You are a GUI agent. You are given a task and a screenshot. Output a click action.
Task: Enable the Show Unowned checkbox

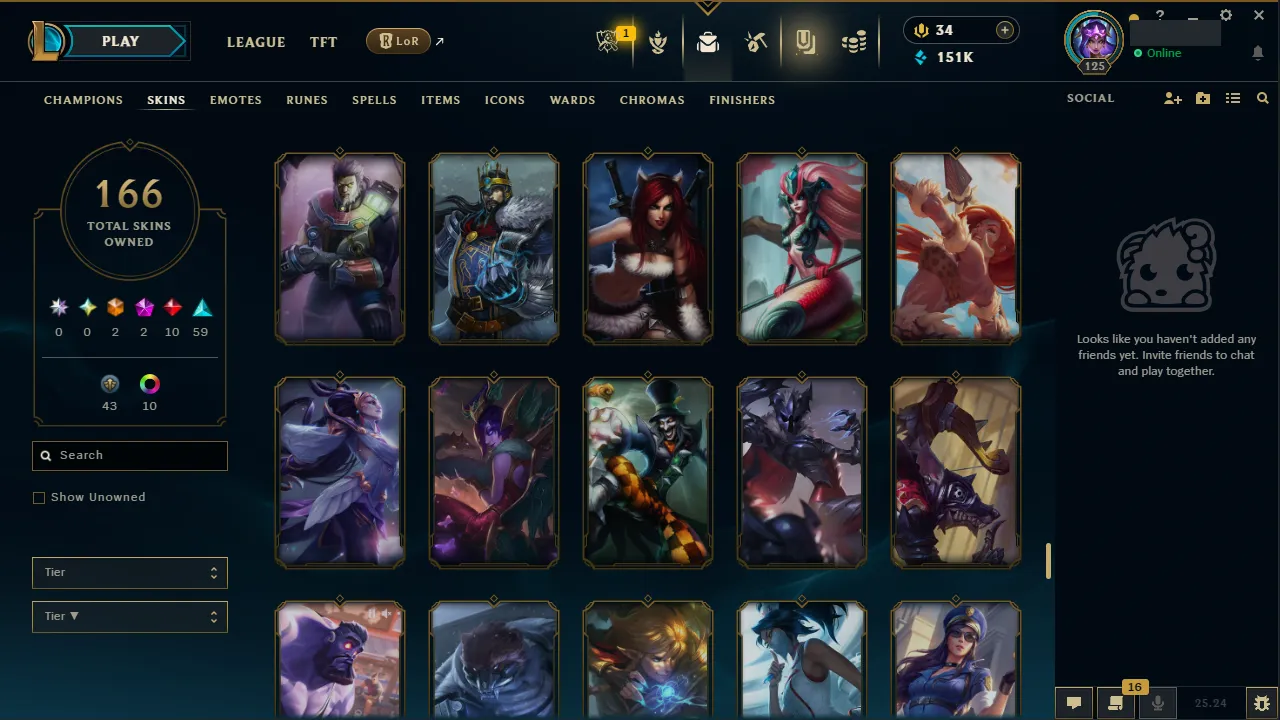pos(39,497)
